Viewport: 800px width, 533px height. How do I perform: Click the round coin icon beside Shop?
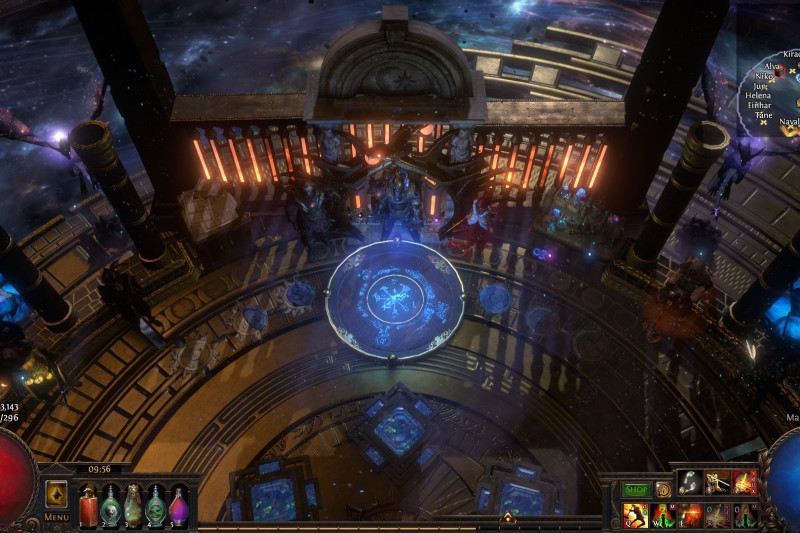point(663,490)
